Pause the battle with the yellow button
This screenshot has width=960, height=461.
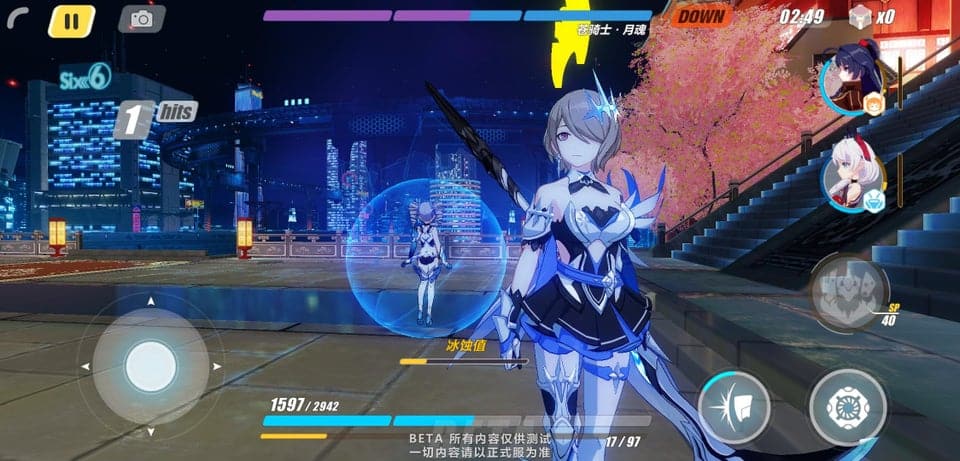point(71,20)
